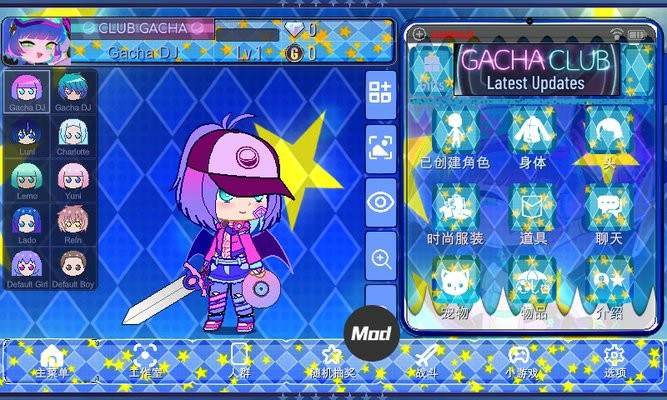
Task: Click the magnifier zoom-in button
Action: [381, 259]
